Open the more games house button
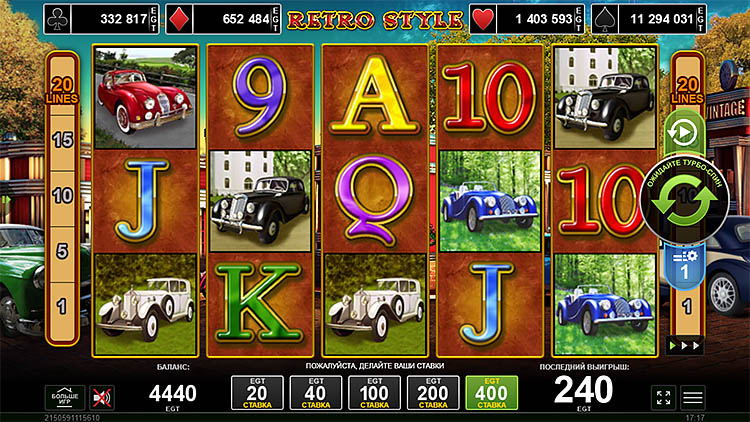The height and width of the screenshot is (422, 750). (62, 398)
